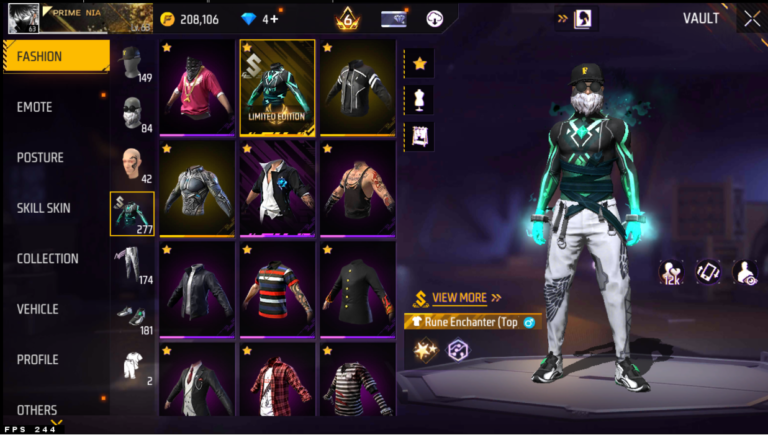
Task: Select the Limited Edition teal jacket
Action: tap(277, 88)
